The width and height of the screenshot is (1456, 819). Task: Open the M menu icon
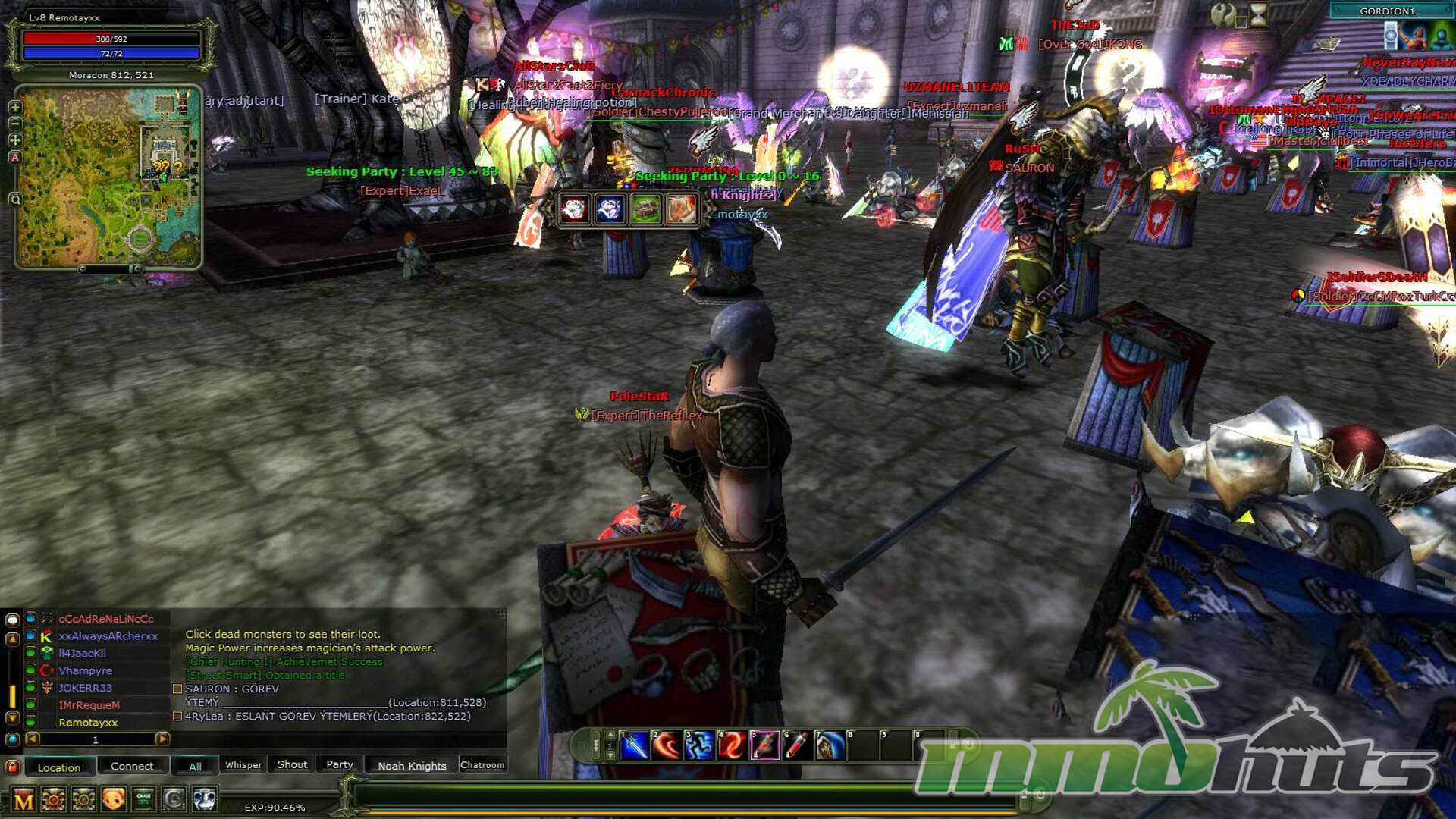[x=24, y=799]
